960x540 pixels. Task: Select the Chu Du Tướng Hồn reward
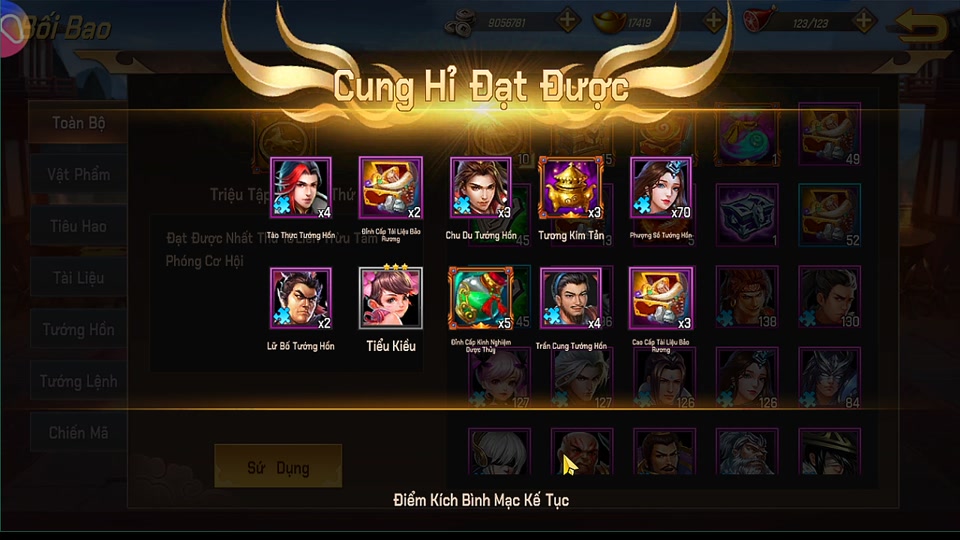point(481,188)
